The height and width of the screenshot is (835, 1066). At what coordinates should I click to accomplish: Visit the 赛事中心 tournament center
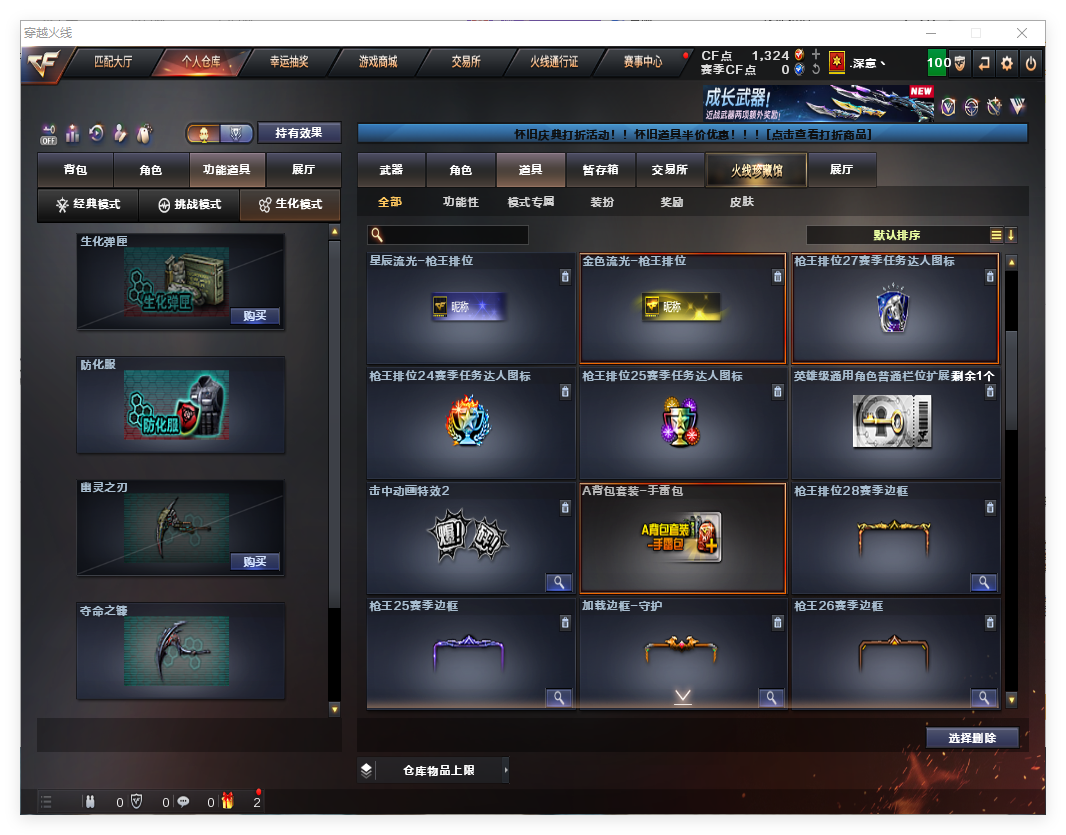tap(643, 62)
